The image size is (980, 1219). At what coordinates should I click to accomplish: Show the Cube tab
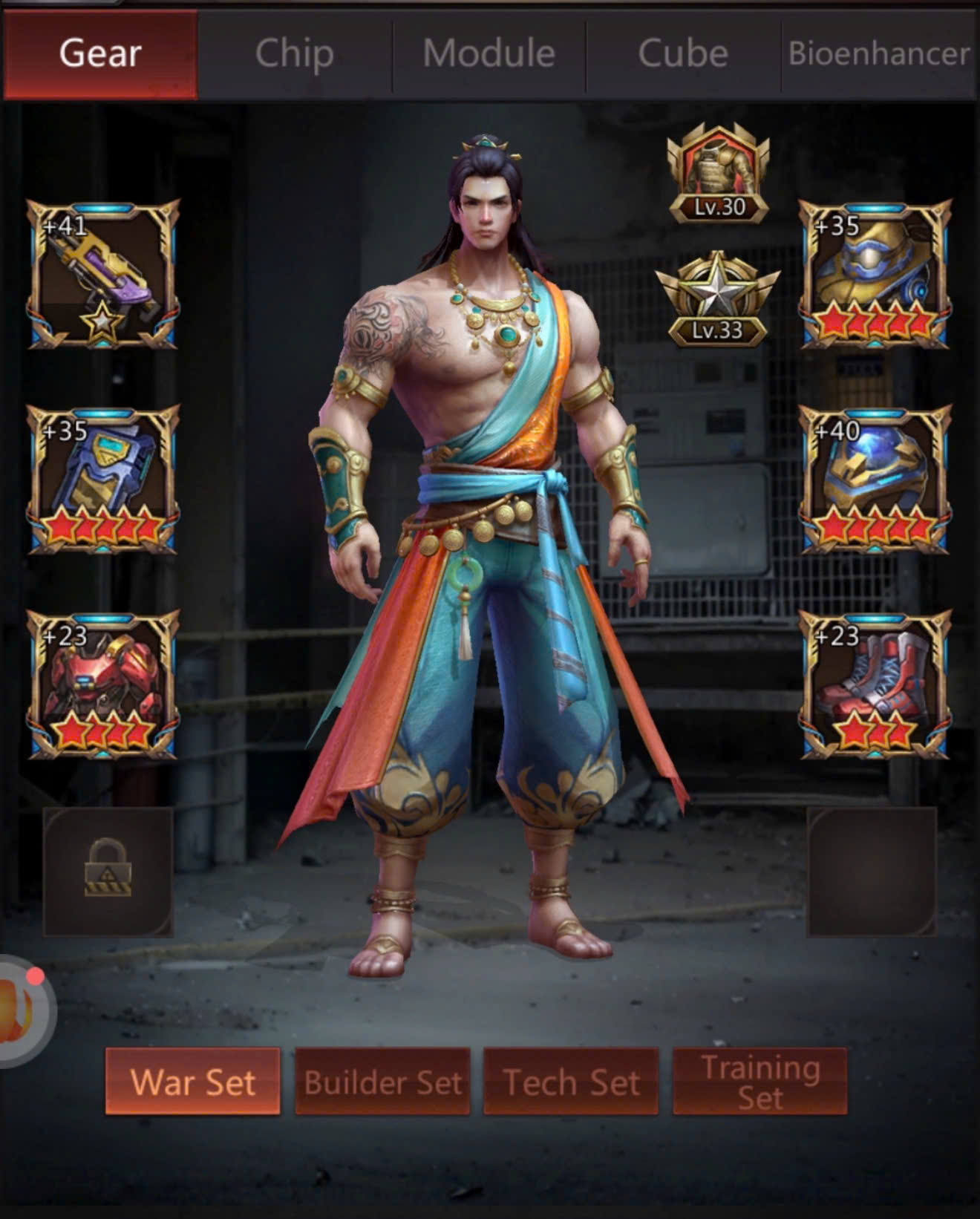click(x=683, y=54)
